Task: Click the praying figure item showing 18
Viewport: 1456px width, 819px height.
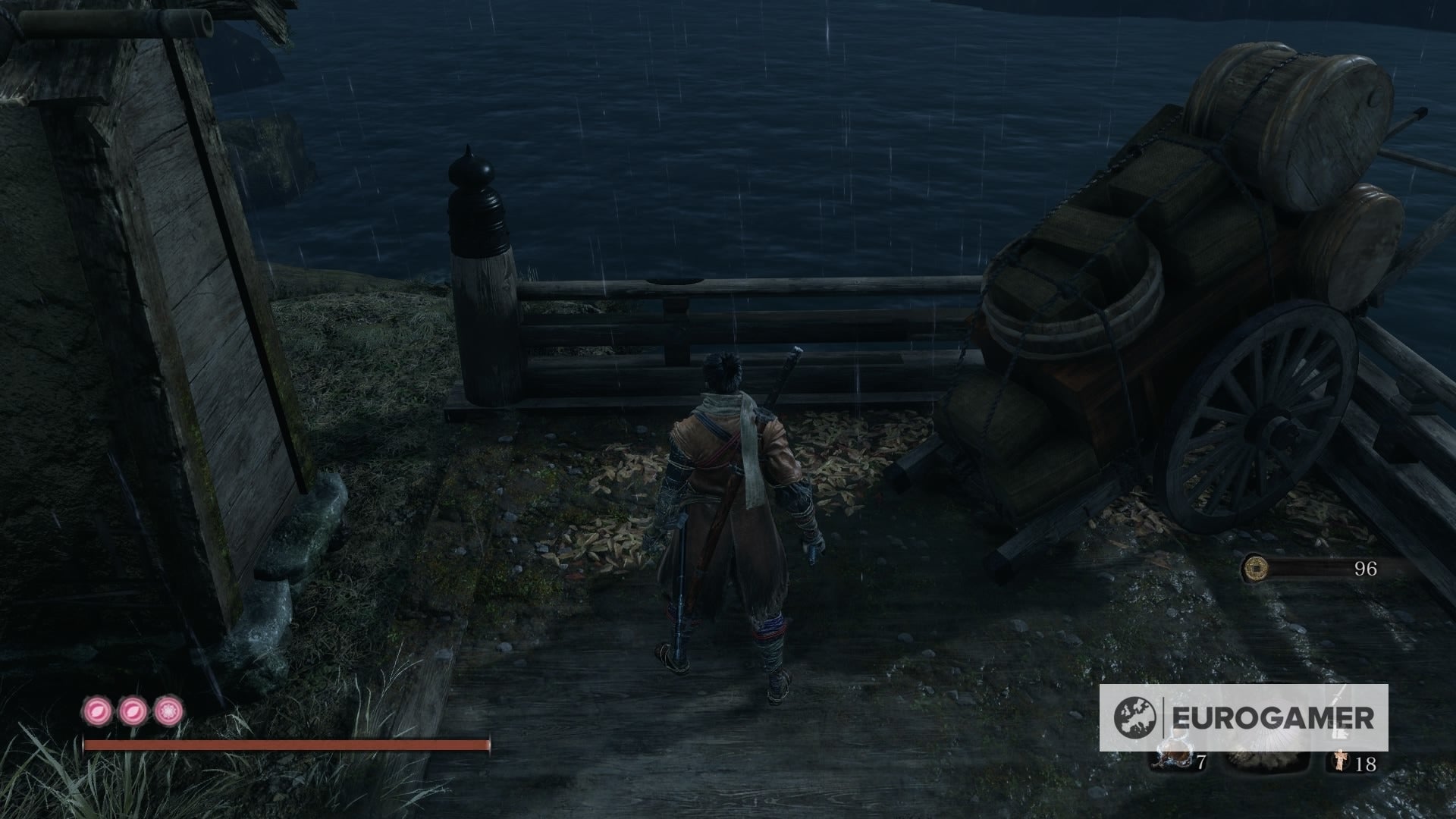Action: pos(1339,762)
